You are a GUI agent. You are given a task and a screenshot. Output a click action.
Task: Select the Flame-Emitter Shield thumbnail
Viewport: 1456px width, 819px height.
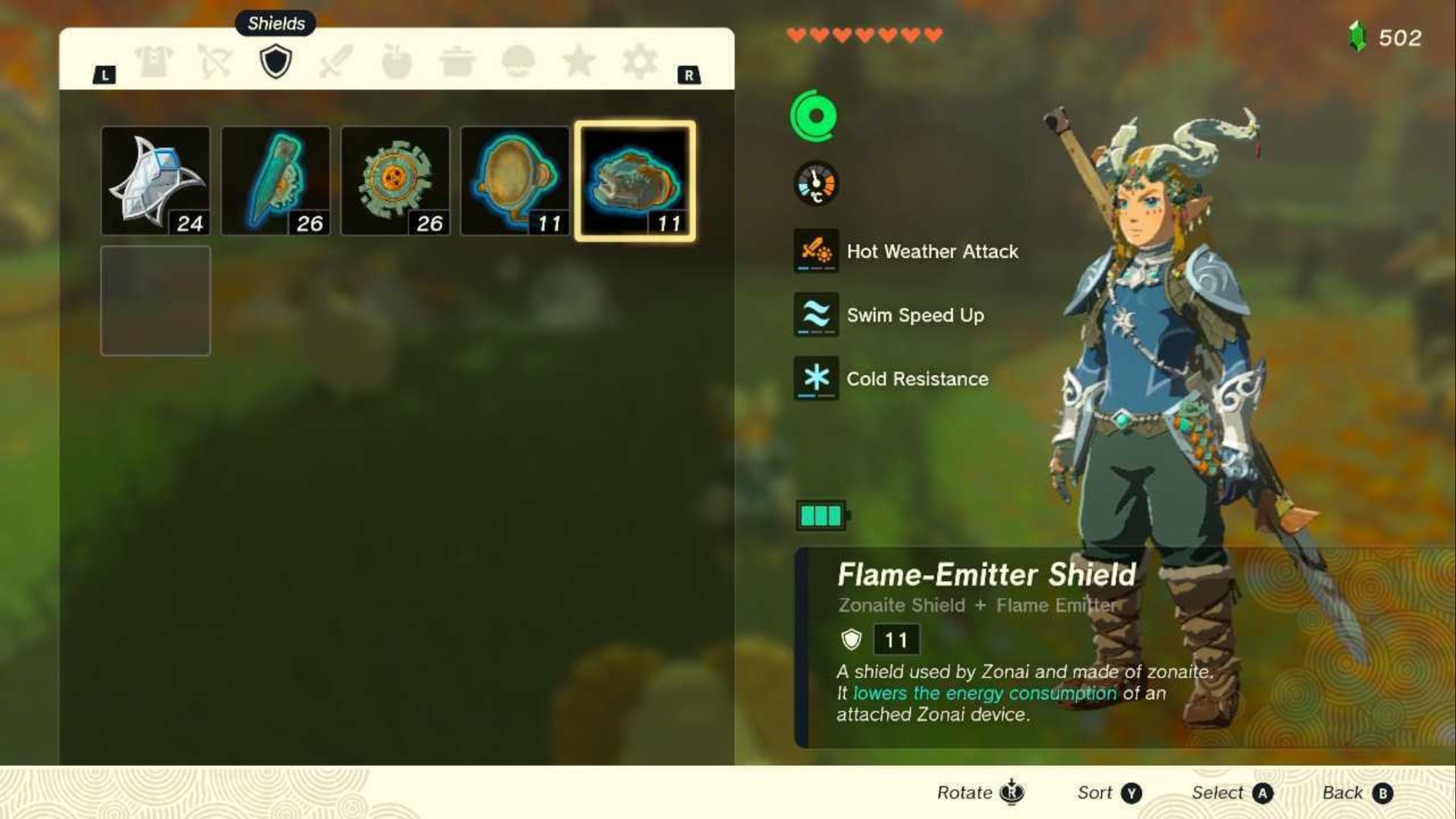[636, 180]
